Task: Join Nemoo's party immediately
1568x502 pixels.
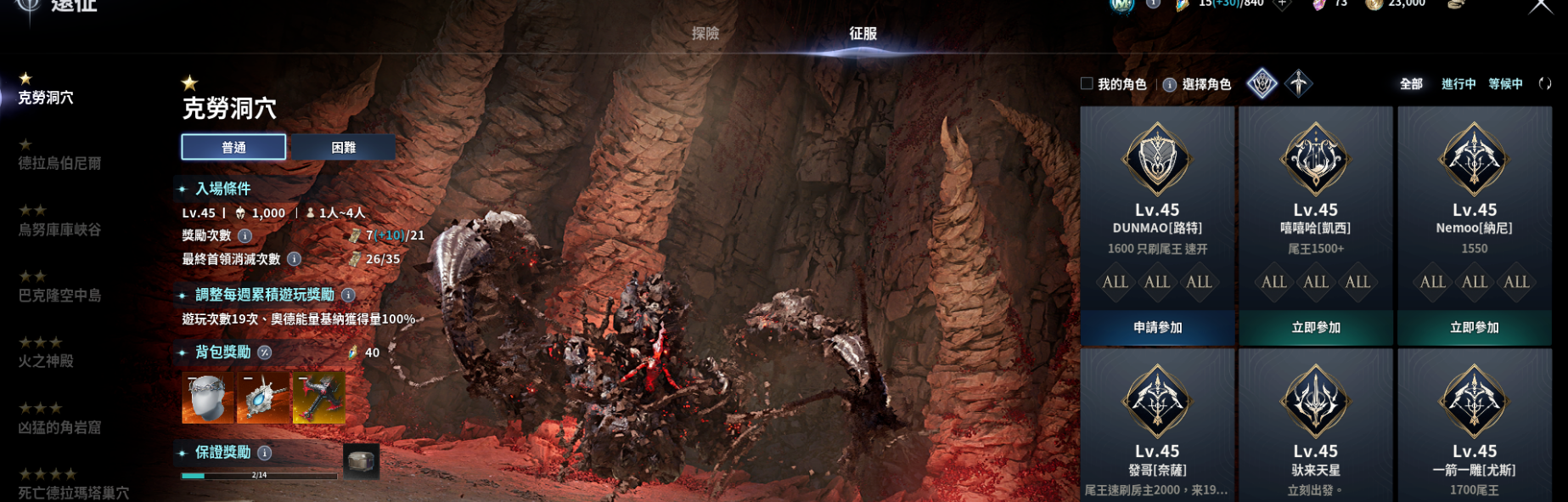Action: (x=1474, y=327)
